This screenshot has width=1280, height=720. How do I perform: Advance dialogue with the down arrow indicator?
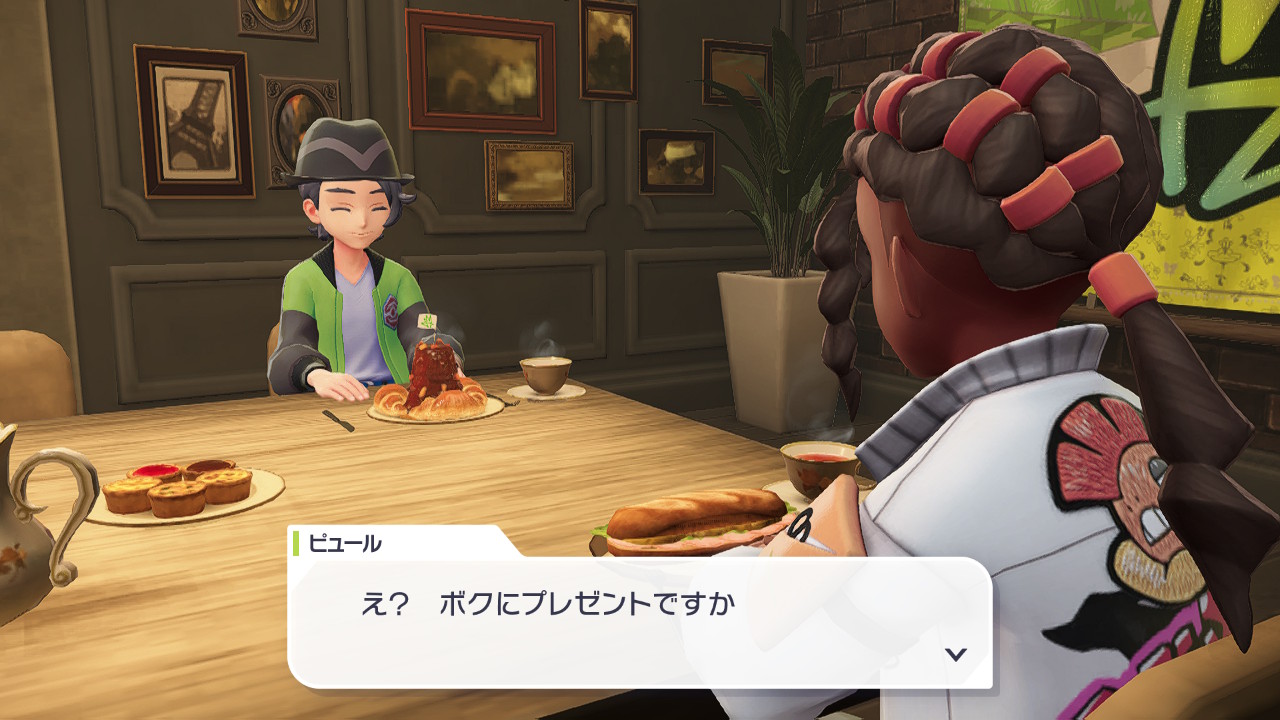pos(956,654)
